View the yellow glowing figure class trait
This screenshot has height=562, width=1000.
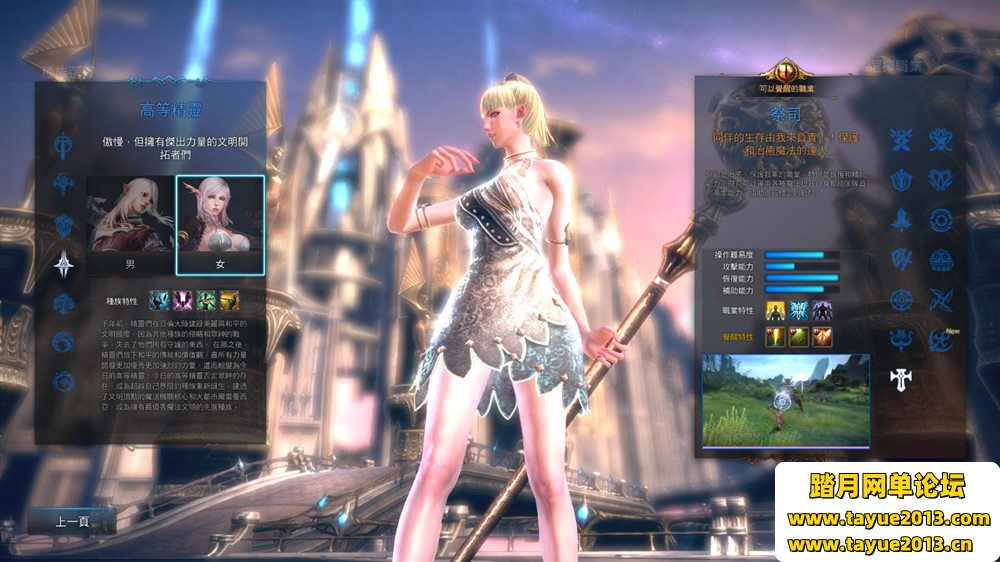pos(776,311)
